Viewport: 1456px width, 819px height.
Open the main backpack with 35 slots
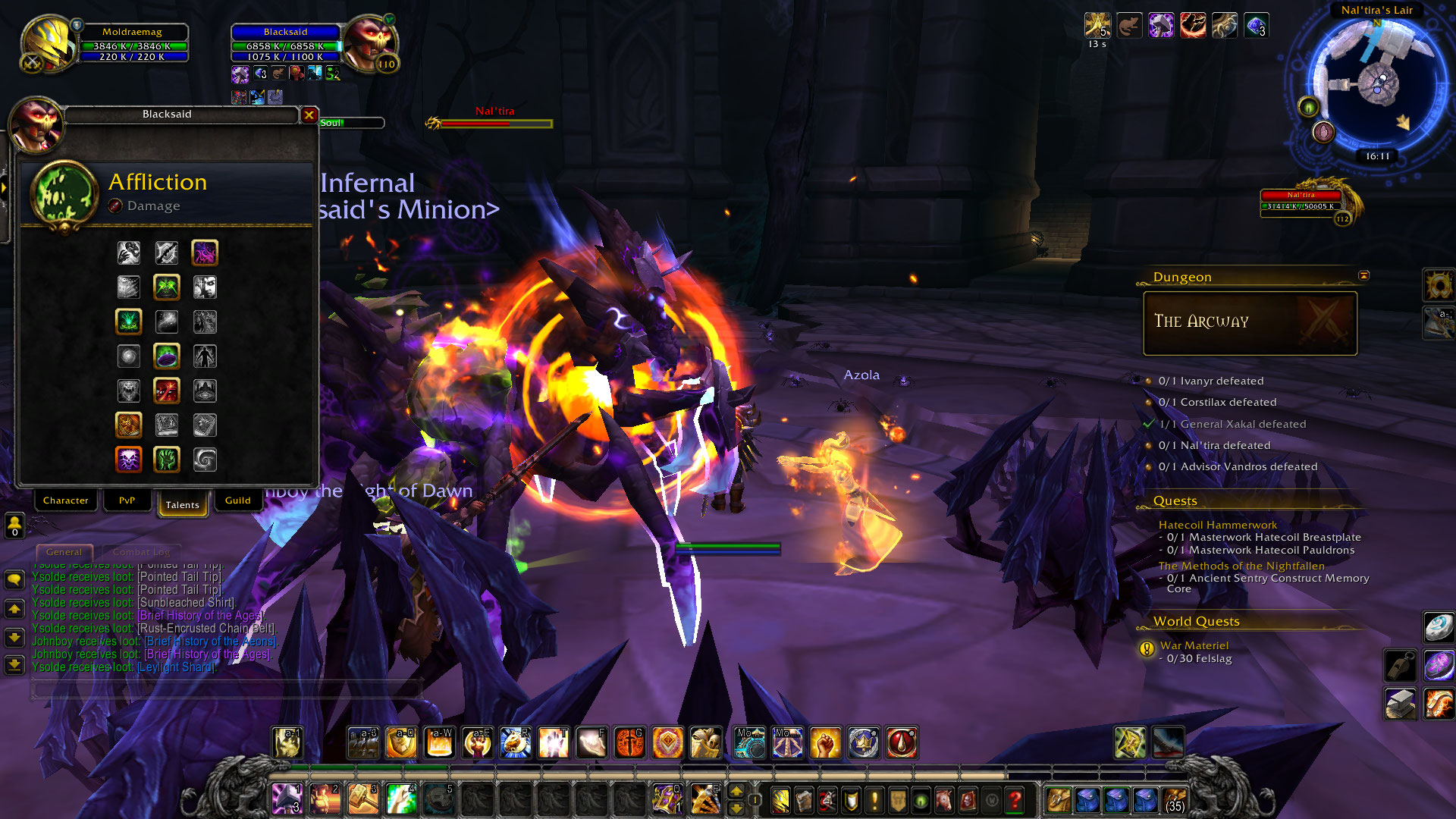click(1175, 799)
